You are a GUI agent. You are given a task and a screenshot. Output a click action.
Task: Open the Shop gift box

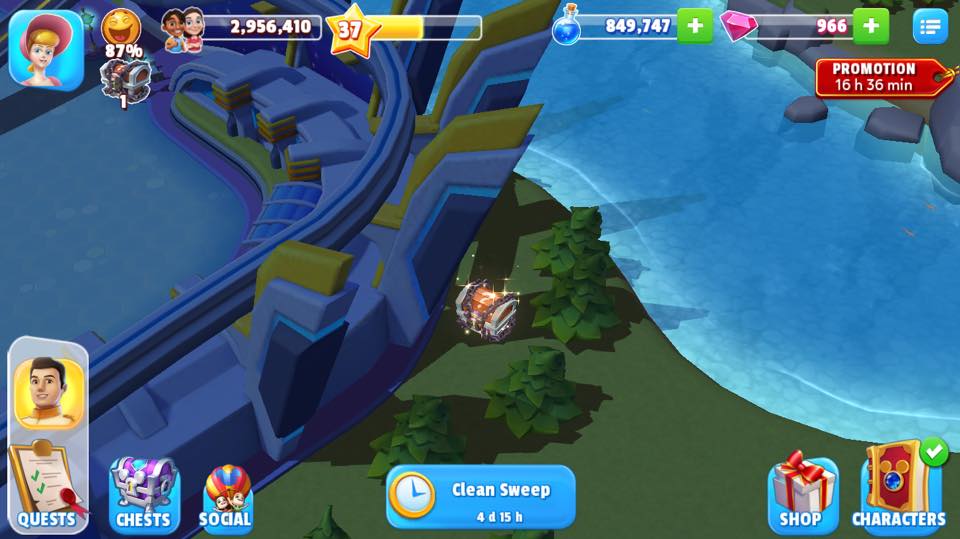[x=801, y=492]
